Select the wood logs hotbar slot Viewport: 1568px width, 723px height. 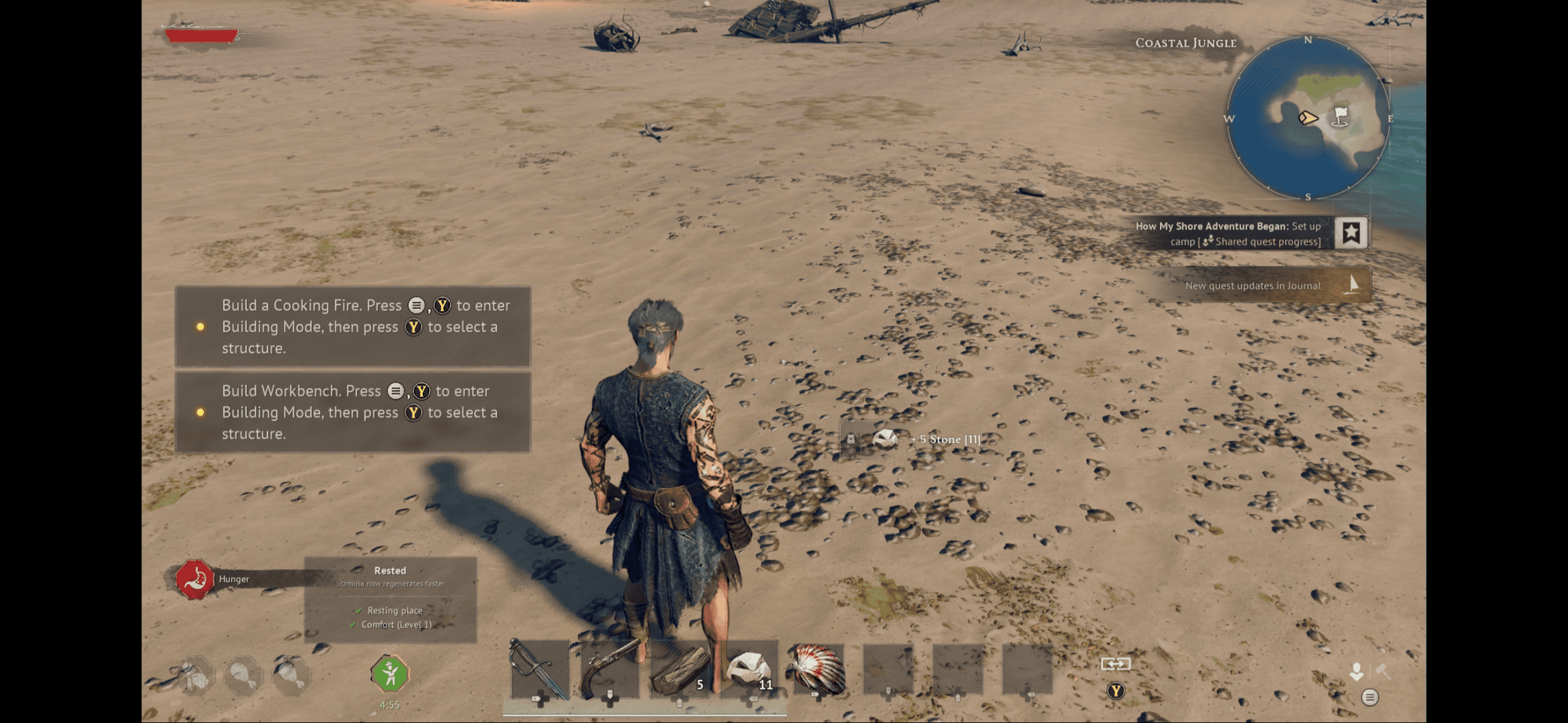click(680, 670)
